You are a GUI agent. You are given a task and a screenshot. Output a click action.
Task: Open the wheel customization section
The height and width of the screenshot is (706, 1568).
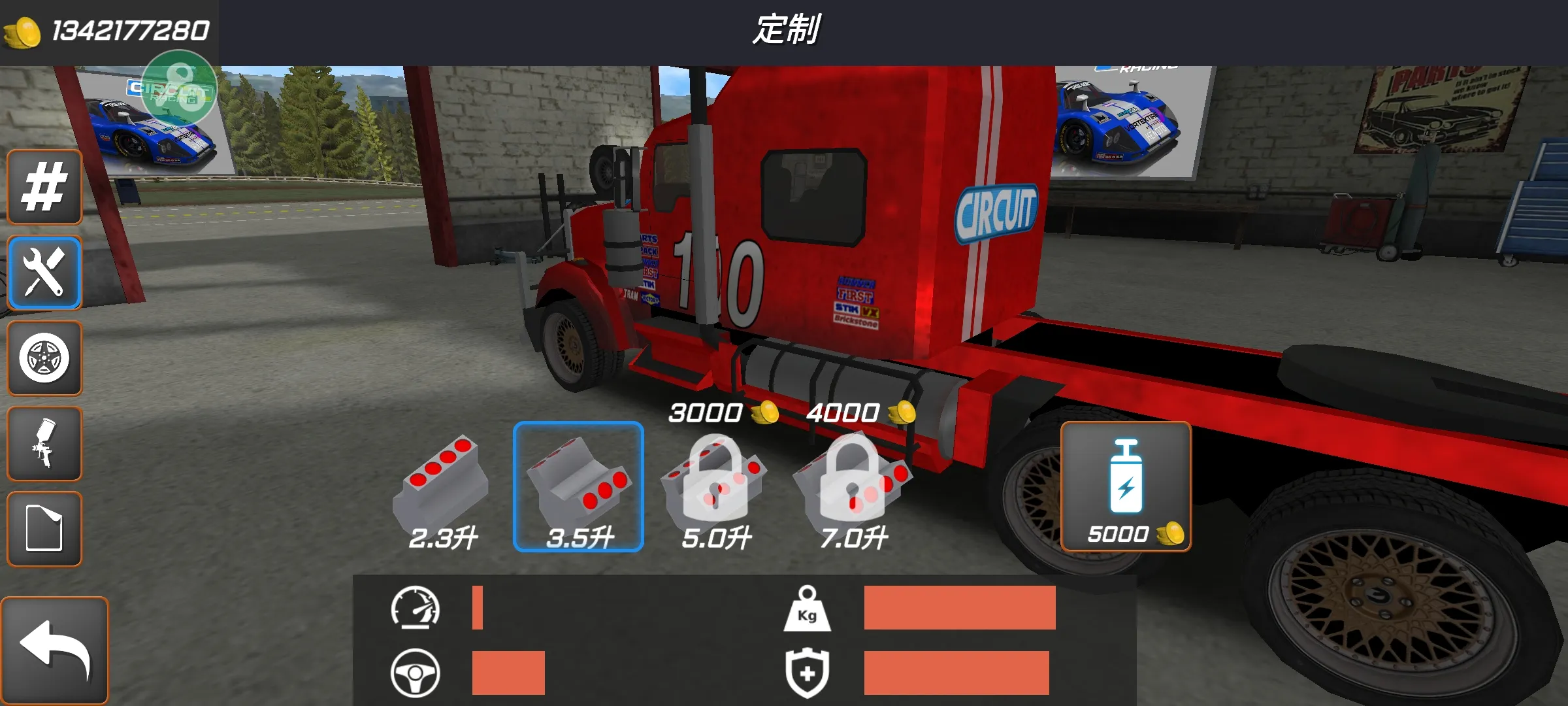44,358
